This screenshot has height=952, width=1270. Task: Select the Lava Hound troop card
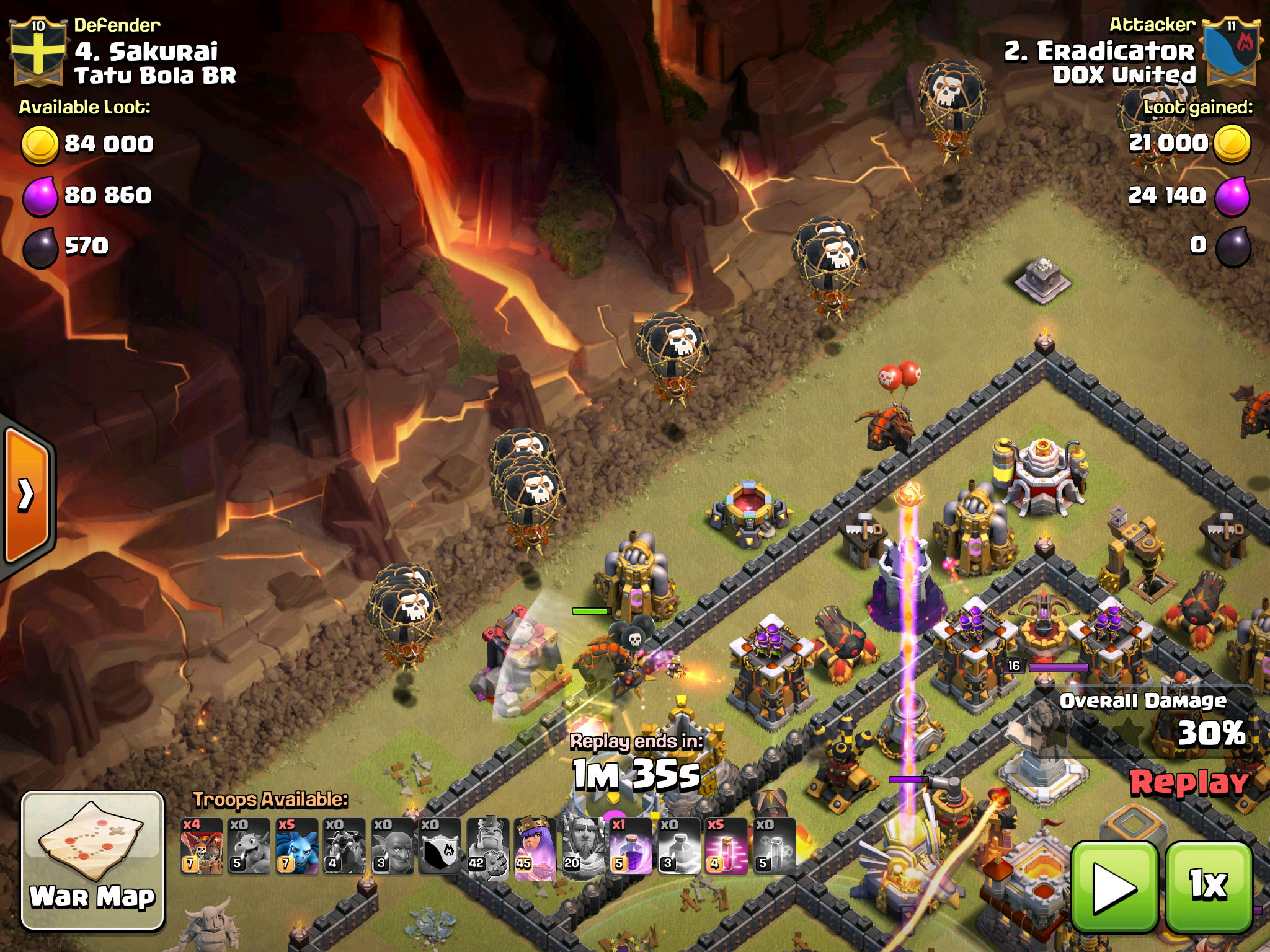(344, 846)
